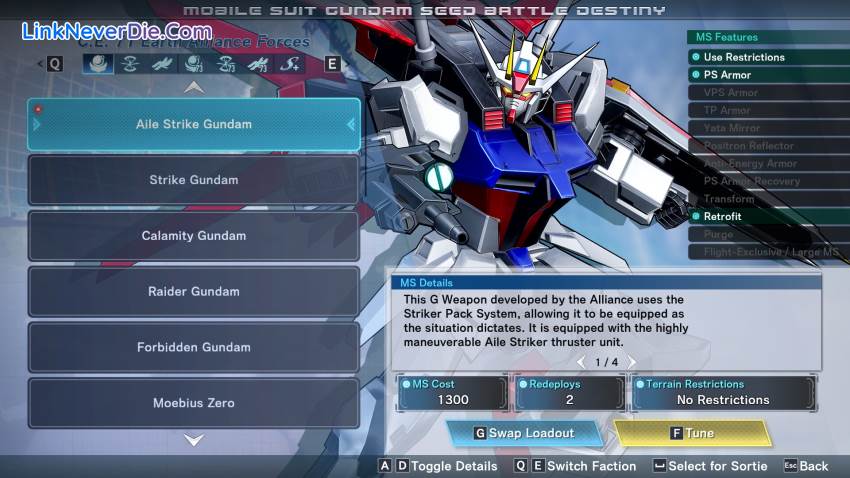Open the Tune button
The width and height of the screenshot is (850, 478).
click(692, 433)
